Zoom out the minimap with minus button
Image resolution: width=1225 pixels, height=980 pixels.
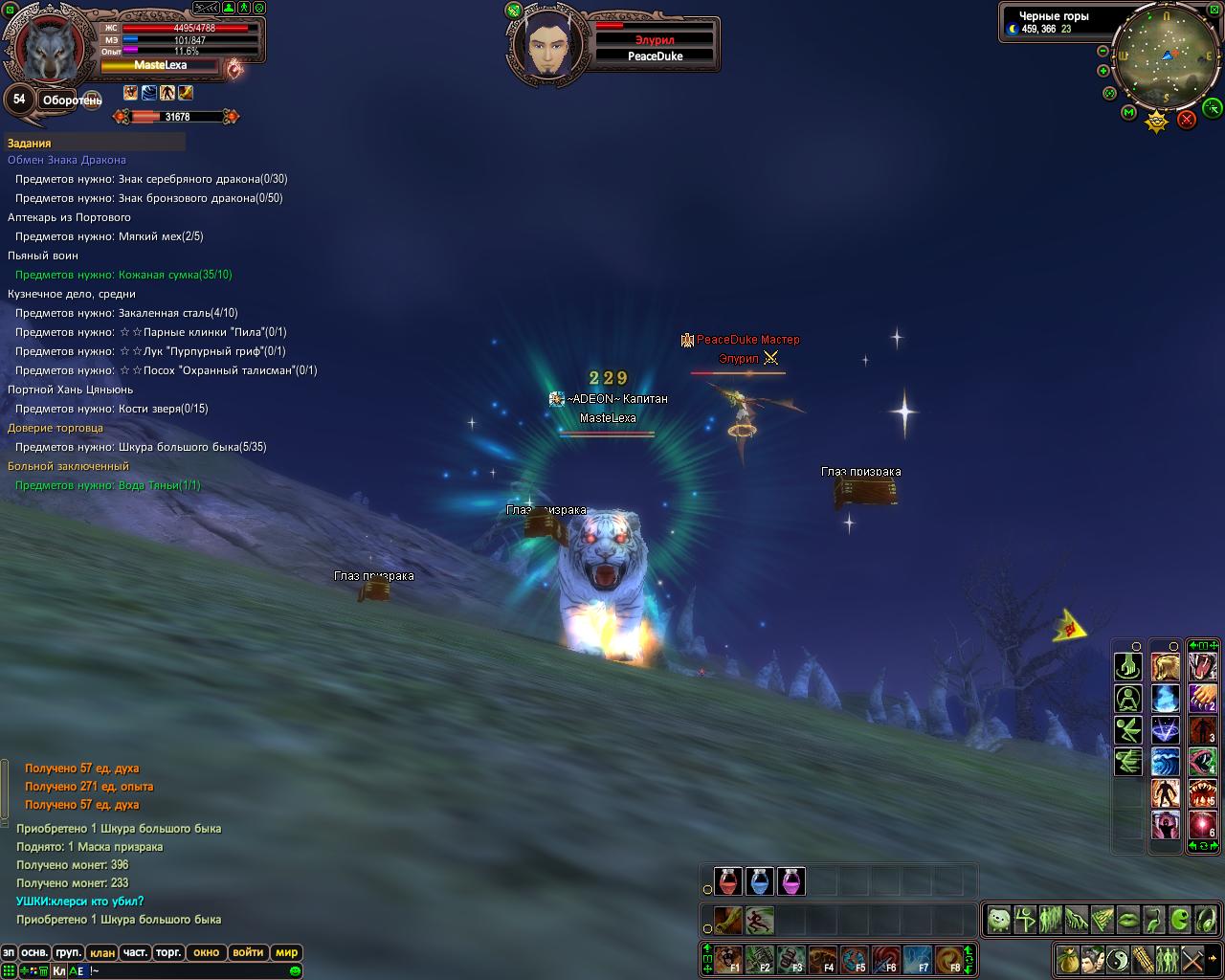click(x=1102, y=51)
